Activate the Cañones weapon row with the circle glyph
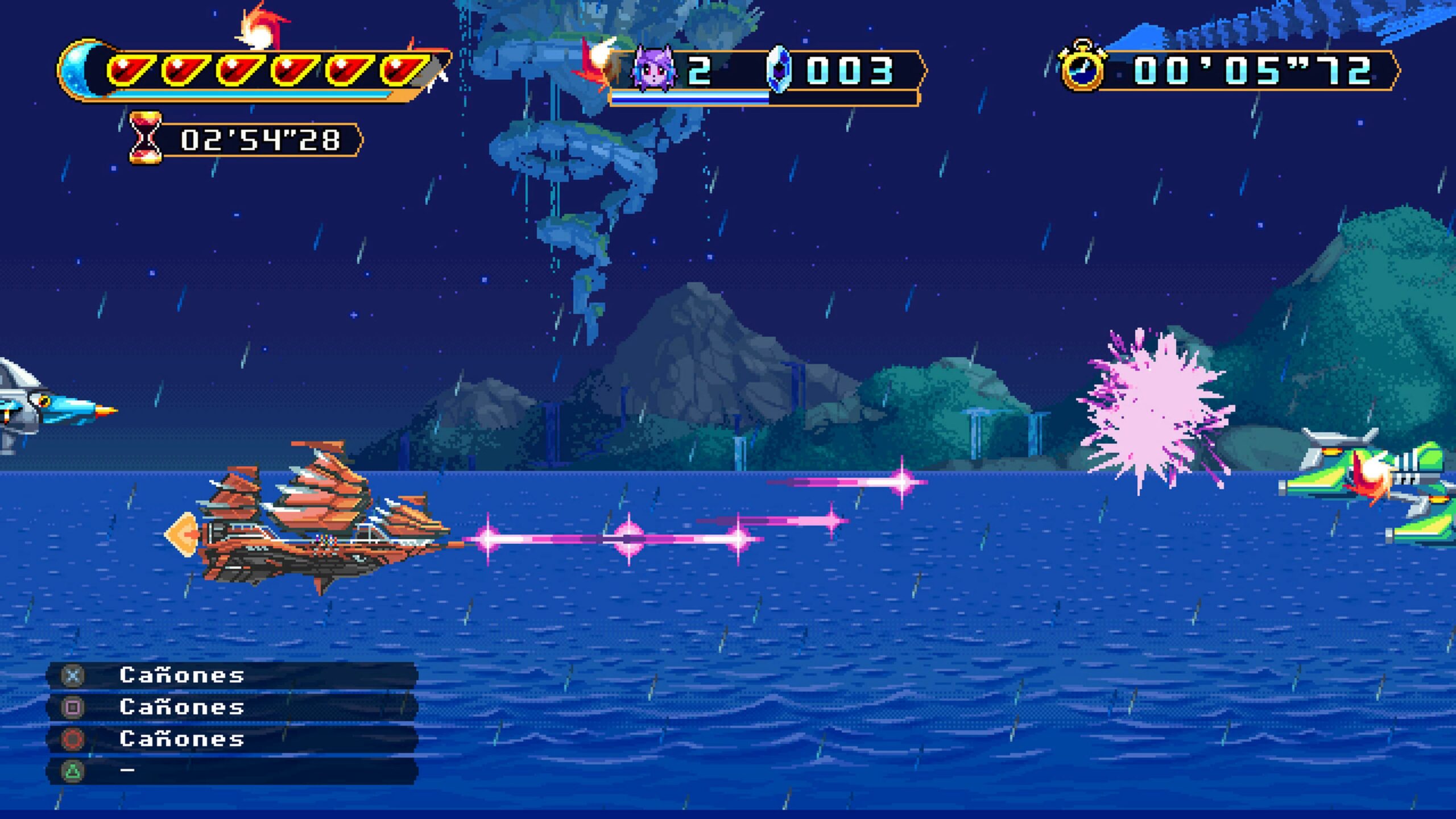This screenshot has height=819, width=1456. [232, 739]
